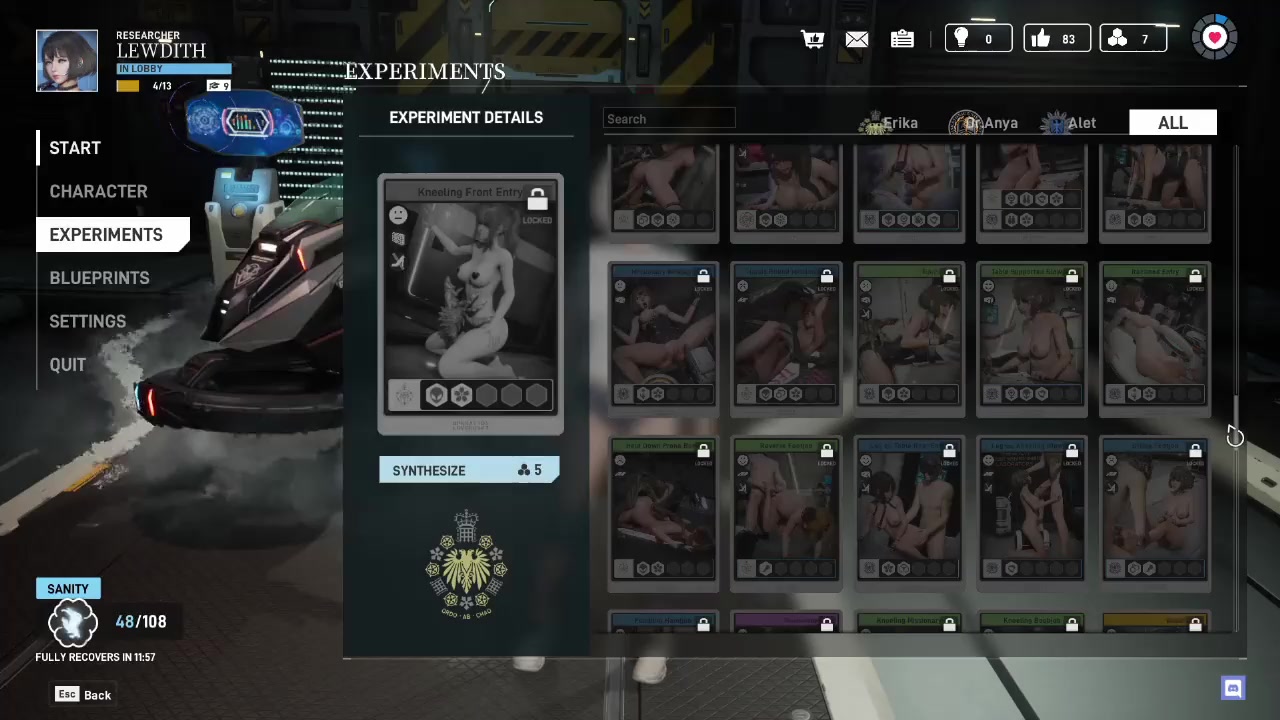Image resolution: width=1280 pixels, height=720 pixels.
Task: Select the START menu entry
Action: click(75, 148)
